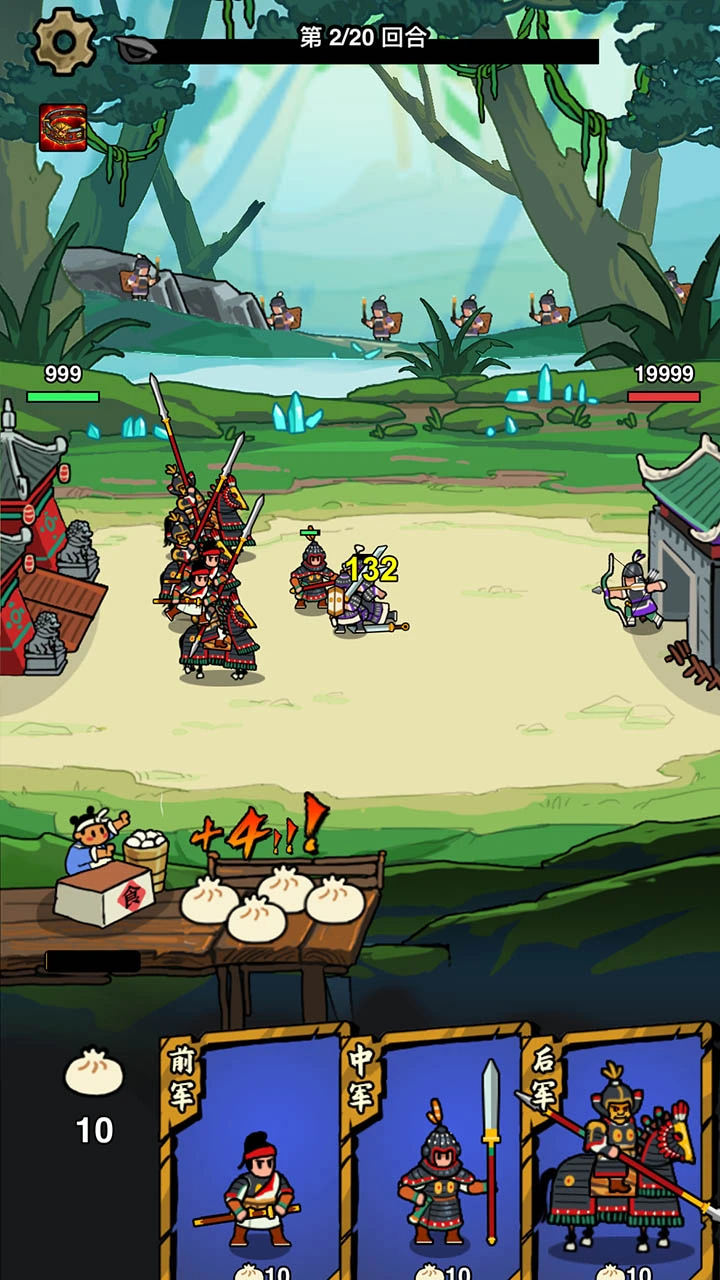Open the gear settings menu

[x=65, y=40]
